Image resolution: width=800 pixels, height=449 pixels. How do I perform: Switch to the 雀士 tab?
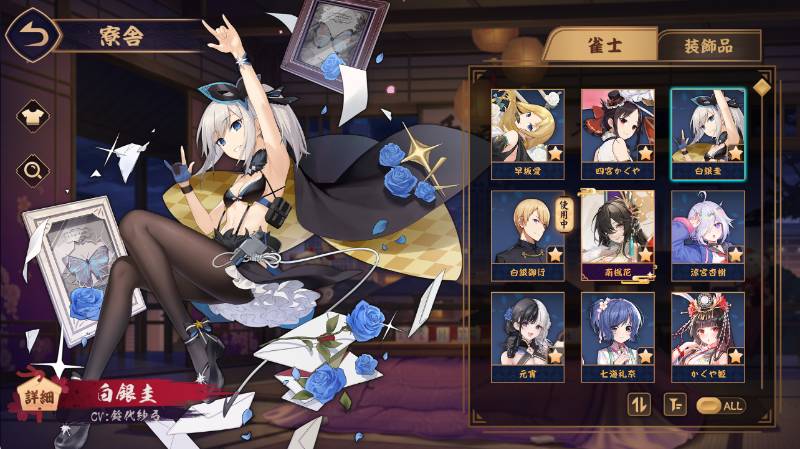(x=600, y=45)
